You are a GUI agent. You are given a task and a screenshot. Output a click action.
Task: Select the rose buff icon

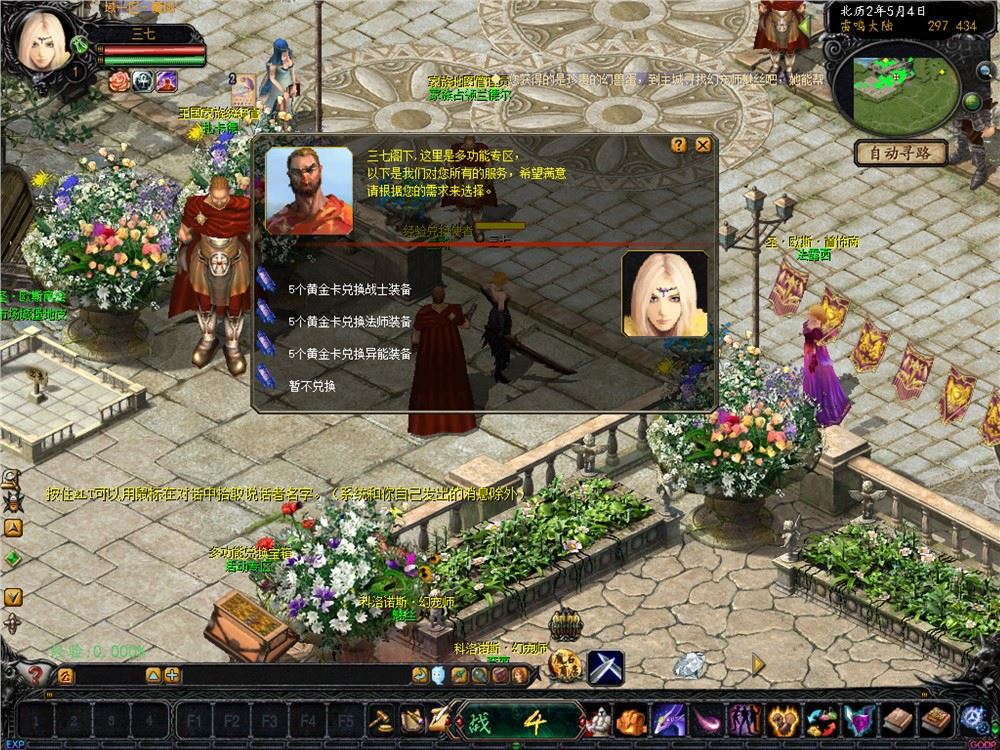(120, 80)
